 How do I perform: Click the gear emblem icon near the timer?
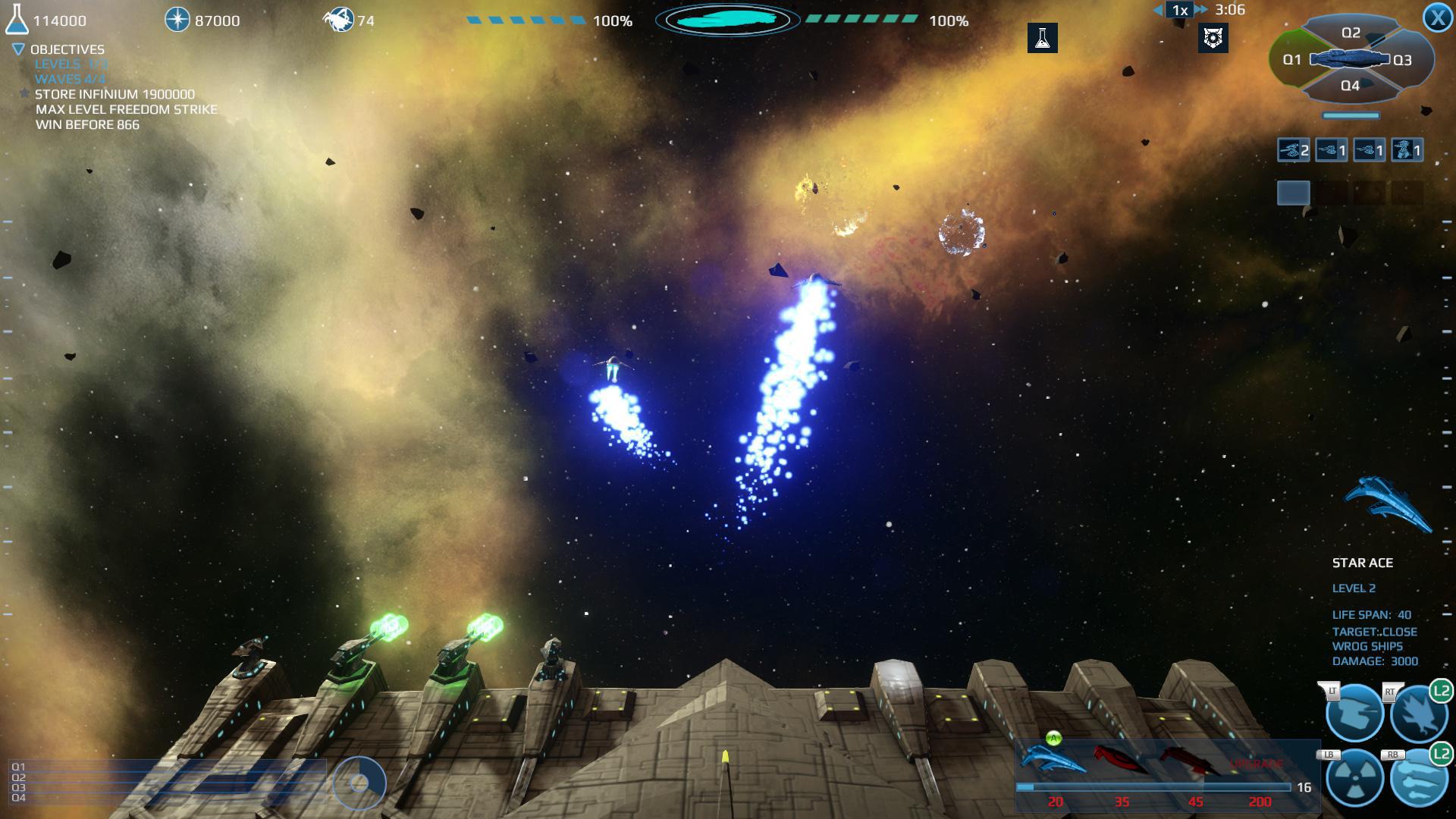click(x=1213, y=38)
